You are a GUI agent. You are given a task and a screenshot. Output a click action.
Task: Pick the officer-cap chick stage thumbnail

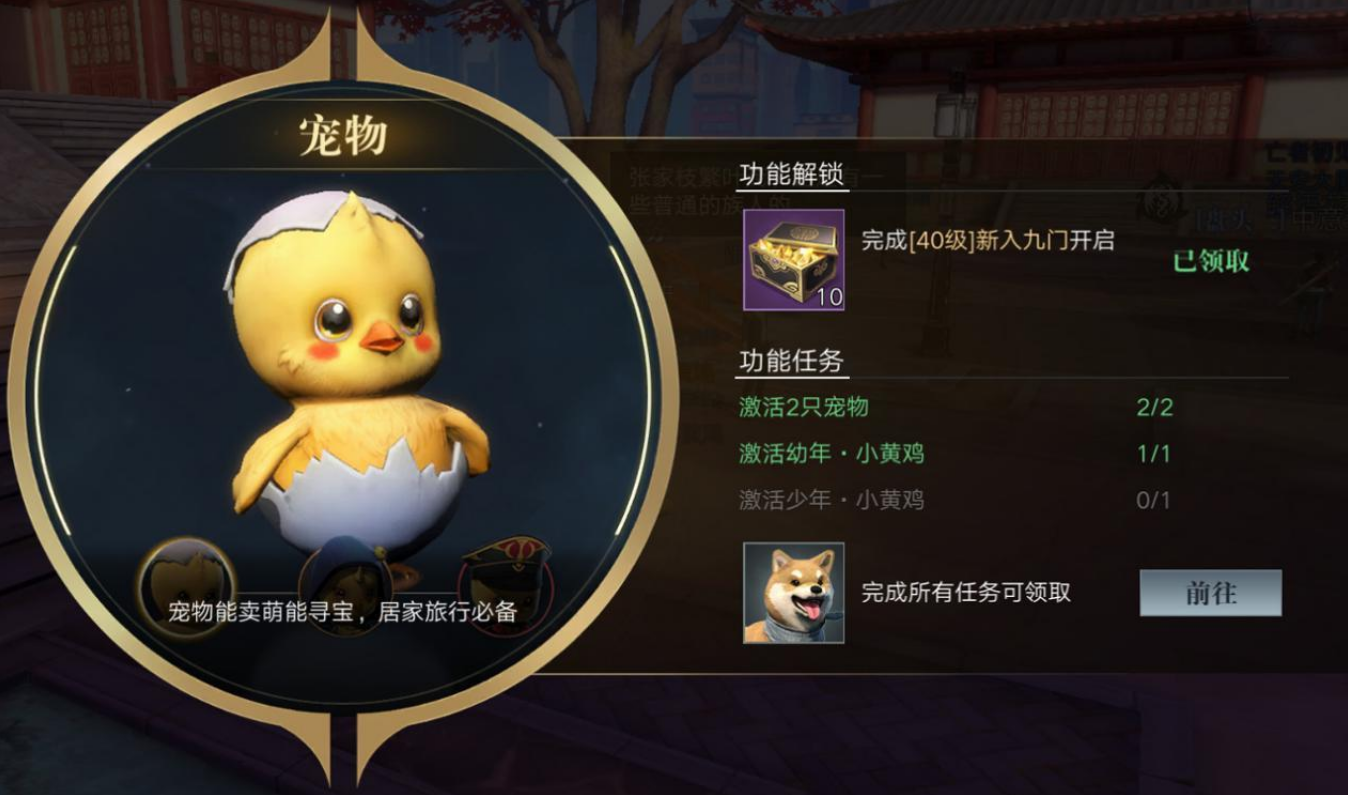(x=506, y=580)
